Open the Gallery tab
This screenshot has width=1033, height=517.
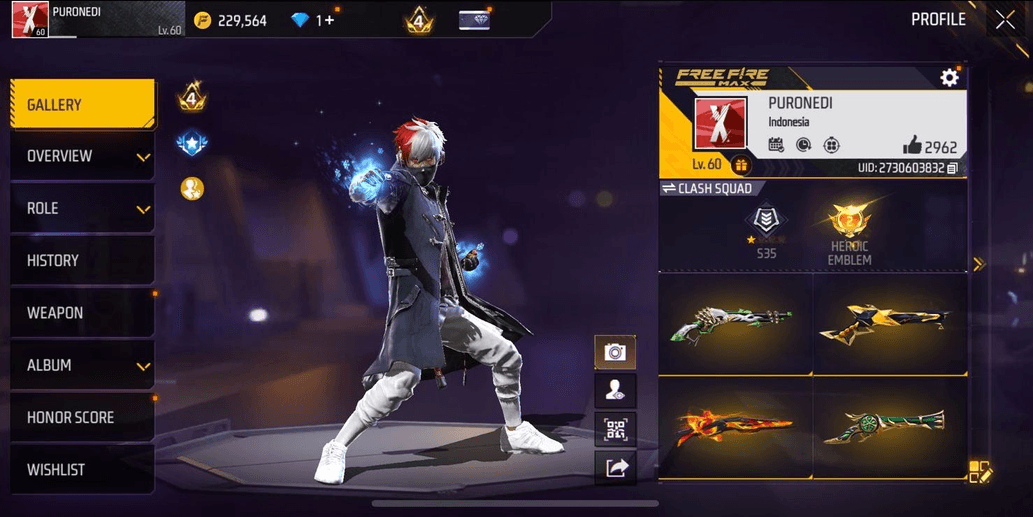click(82, 105)
